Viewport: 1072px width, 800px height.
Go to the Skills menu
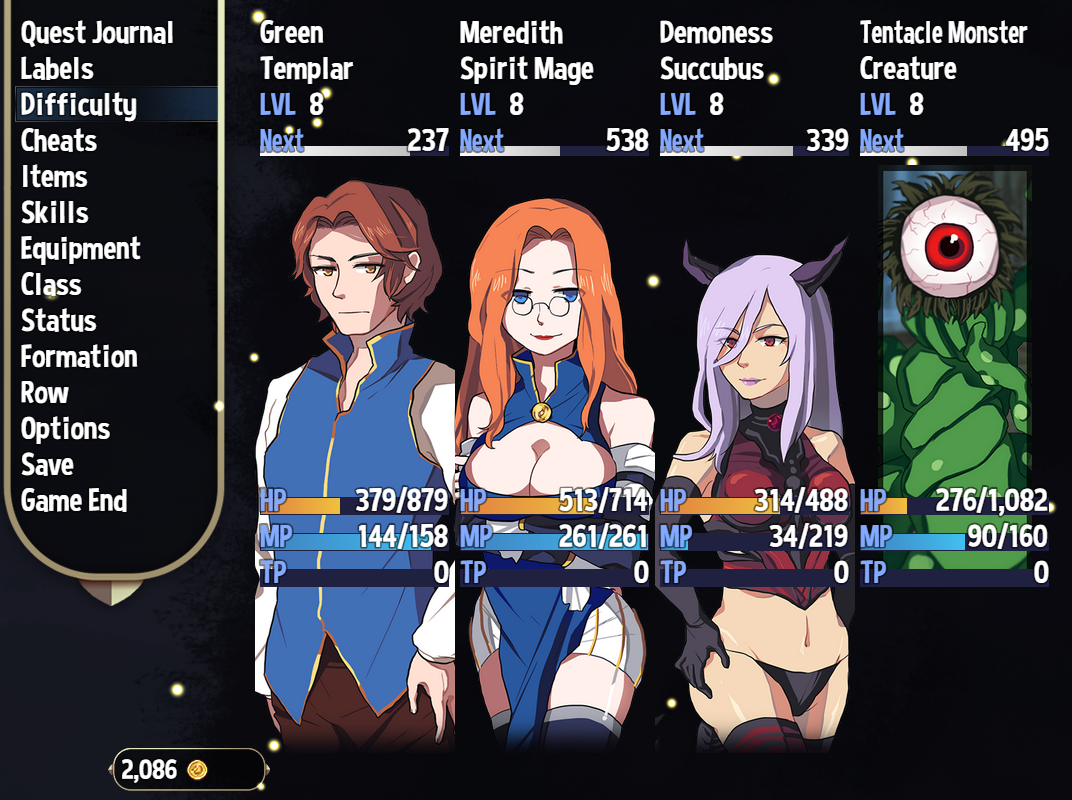[x=55, y=213]
